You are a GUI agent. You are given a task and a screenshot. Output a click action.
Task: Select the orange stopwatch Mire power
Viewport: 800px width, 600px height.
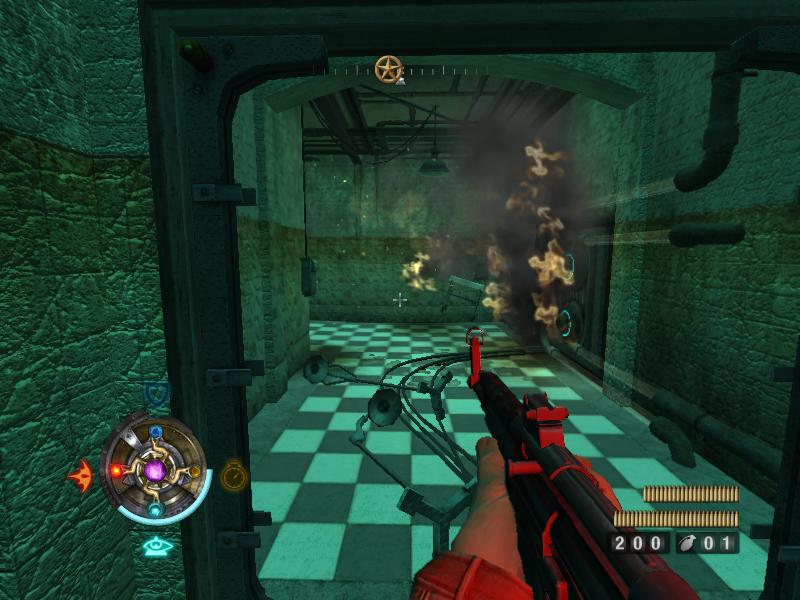pos(234,474)
